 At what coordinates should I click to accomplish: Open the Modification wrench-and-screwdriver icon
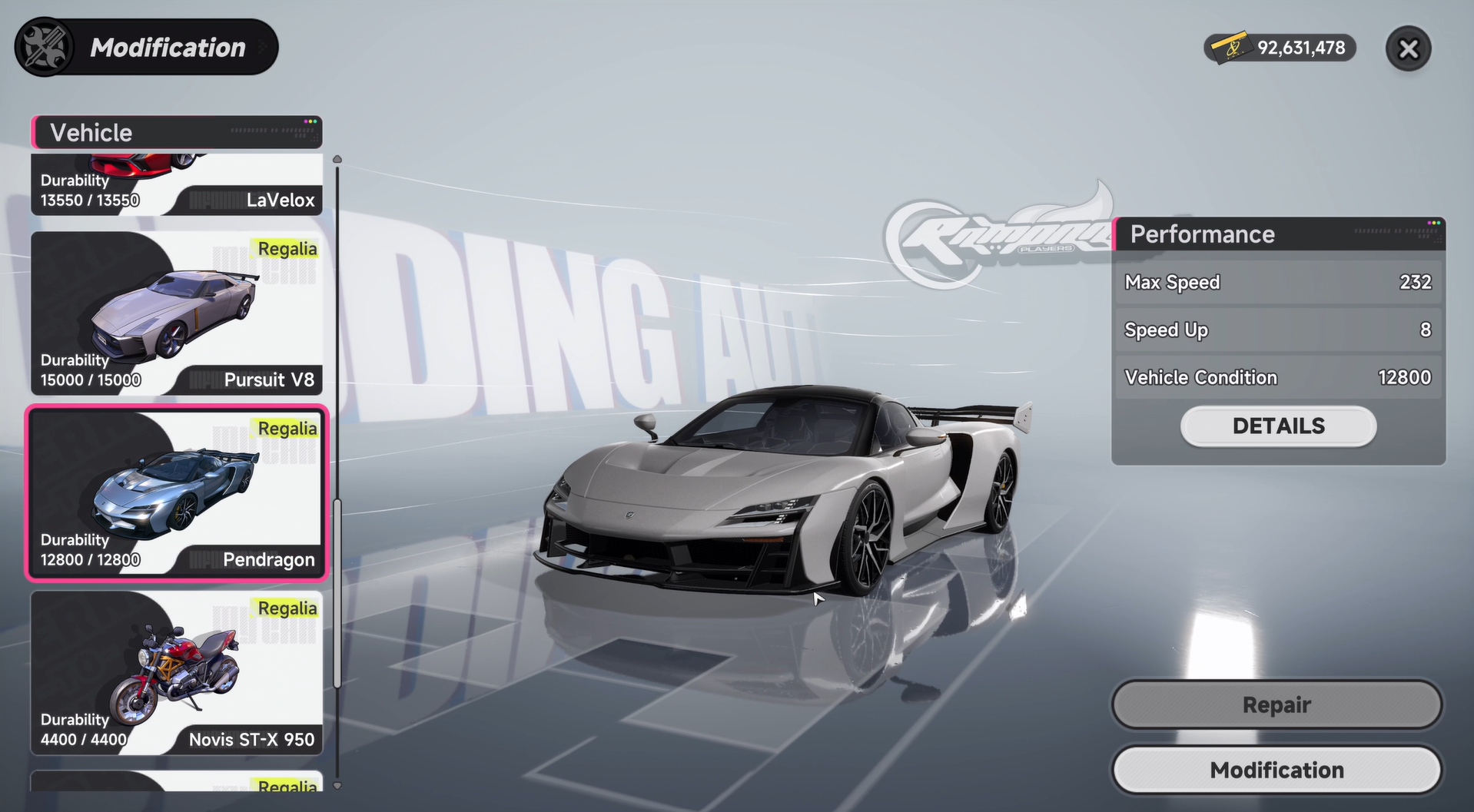[x=44, y=47]
